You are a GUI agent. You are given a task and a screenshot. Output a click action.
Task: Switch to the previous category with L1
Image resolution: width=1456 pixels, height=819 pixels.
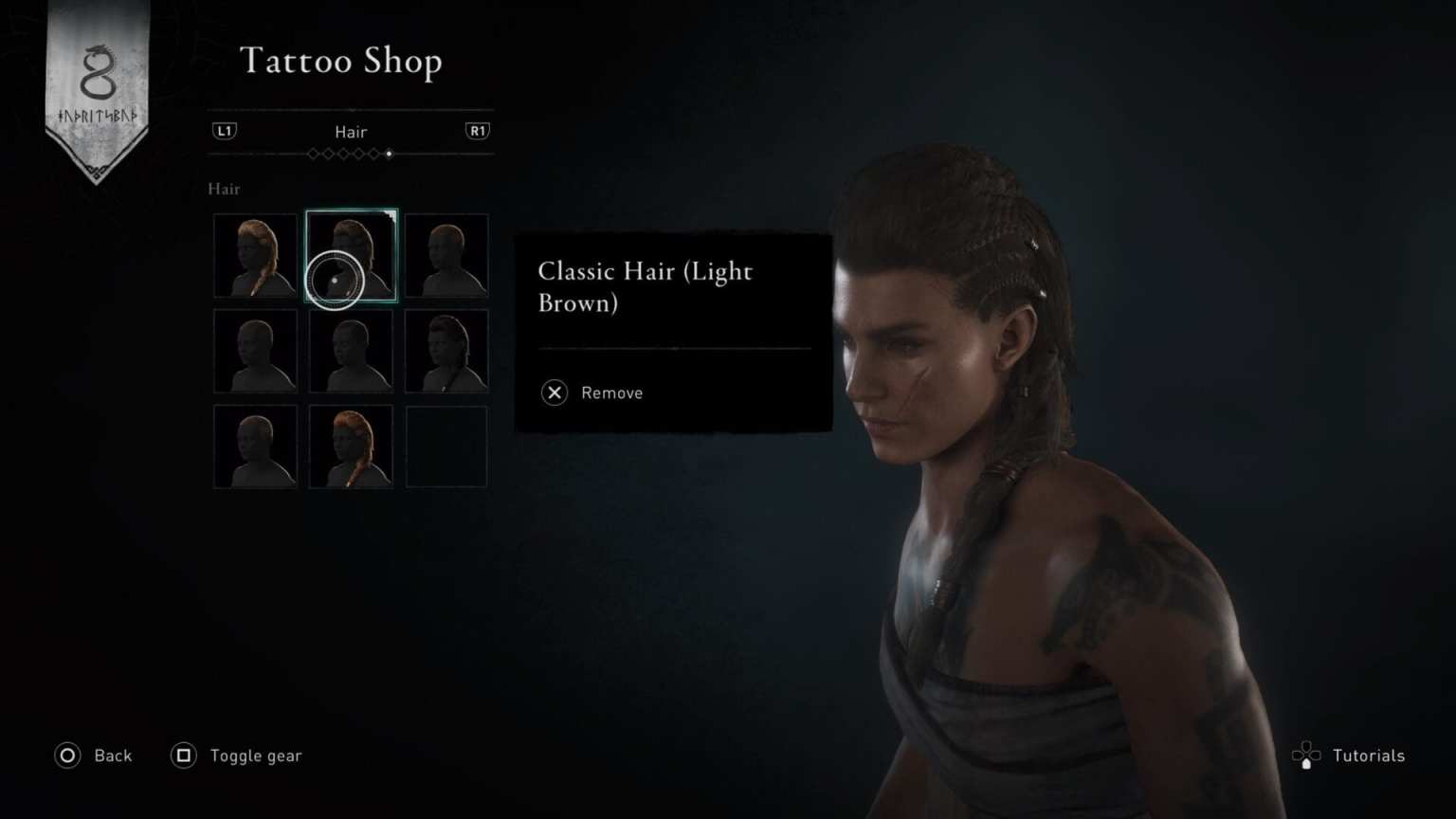[x=226, y=131]
